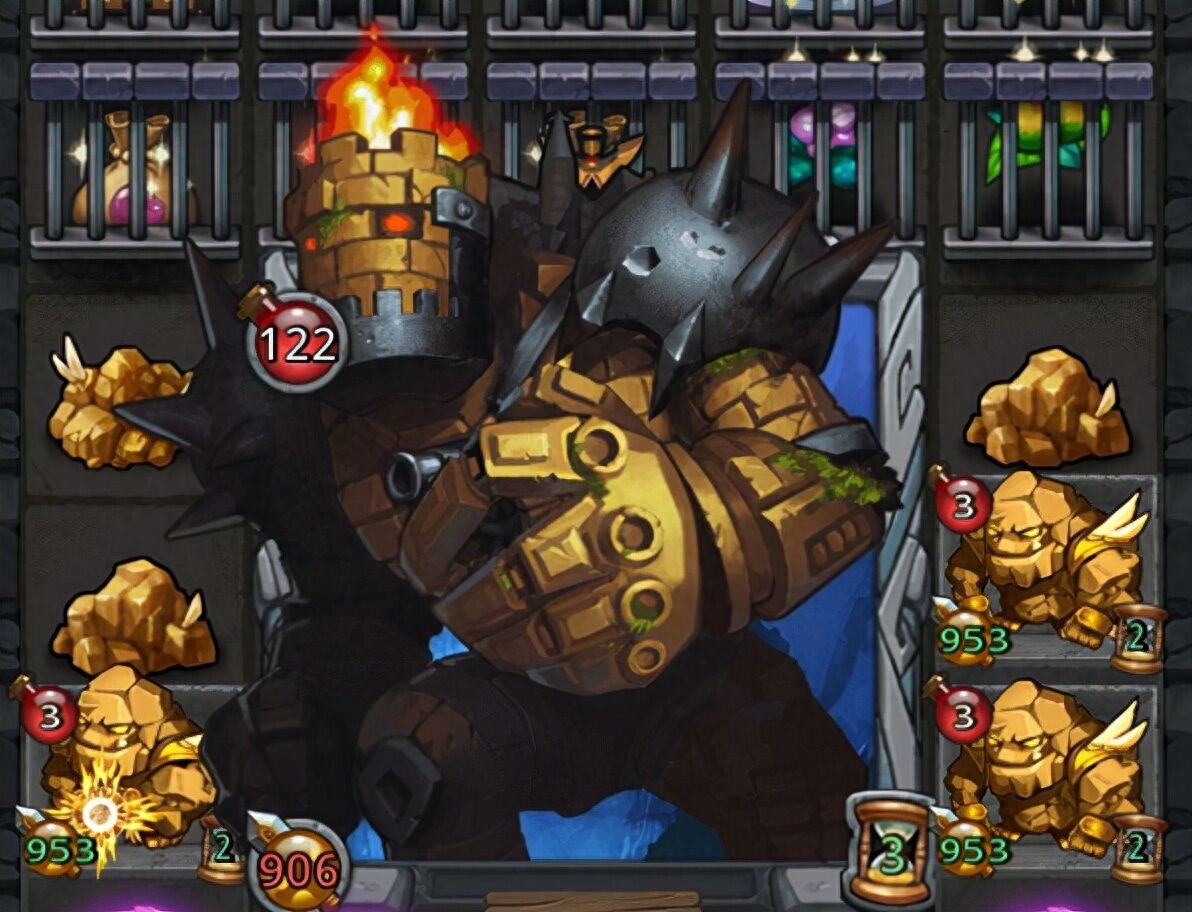Screen dimensions: 1192x912
Task: Choose the caged purple and teal orbs tile
Action: [818, 150]
